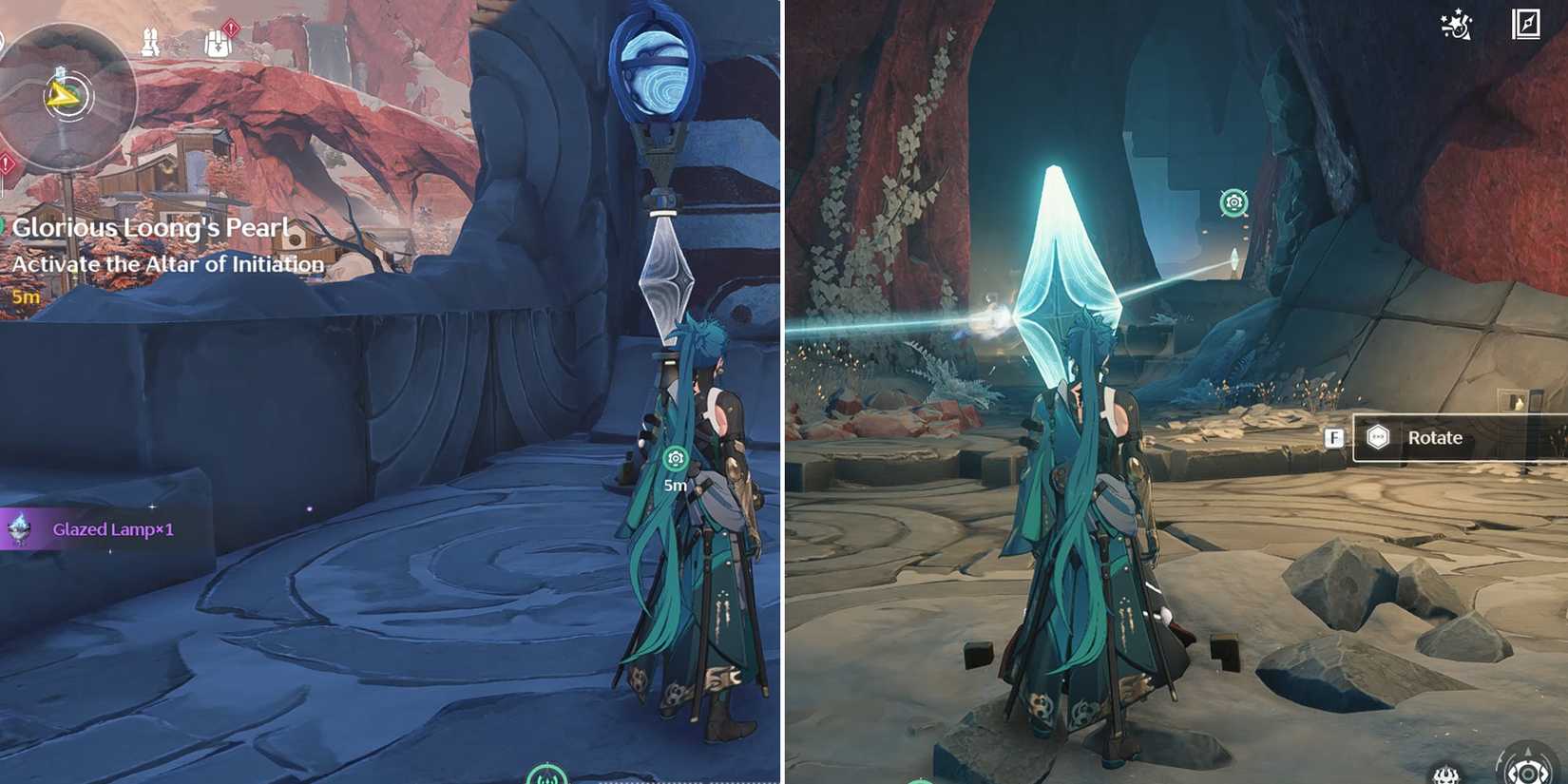The image size is (1568, 784).
Task: Click the F key prompt next to Rotate
Action: click(1336, 438)
